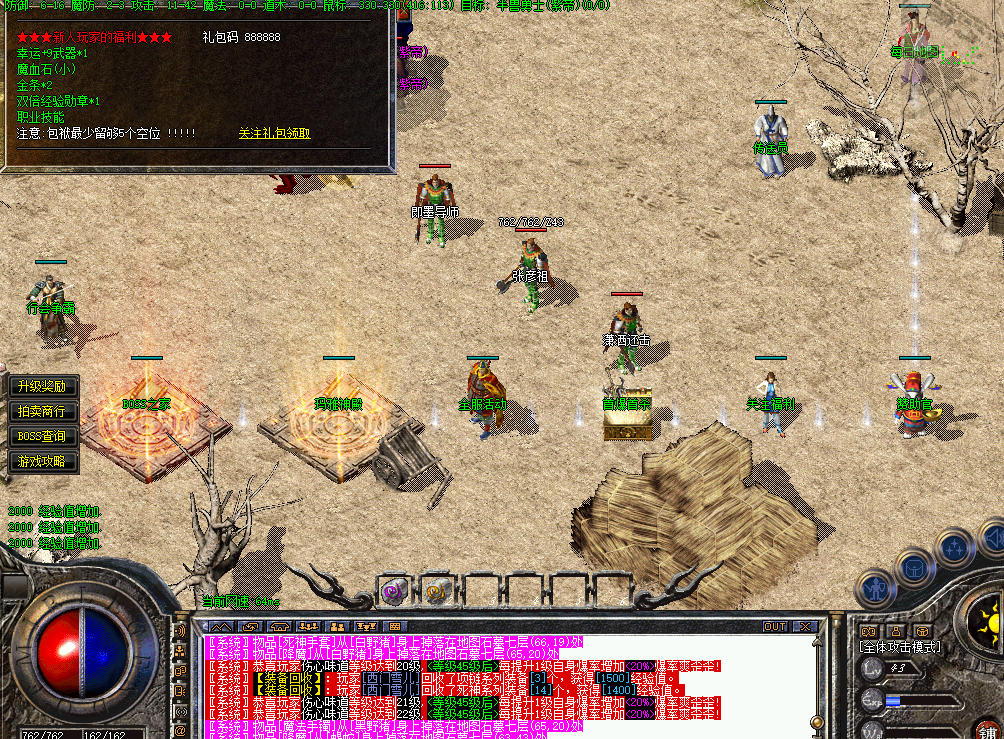Screen dimensions: 1004x739
Task: Click the 关注礼包领取 gift pack link
Action: coord(274,133)
